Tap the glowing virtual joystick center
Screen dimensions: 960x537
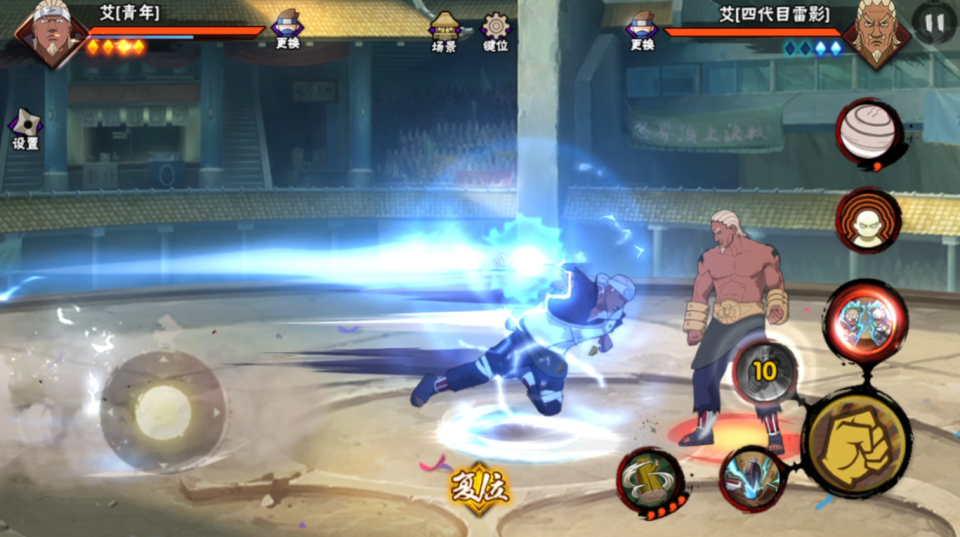163,411
